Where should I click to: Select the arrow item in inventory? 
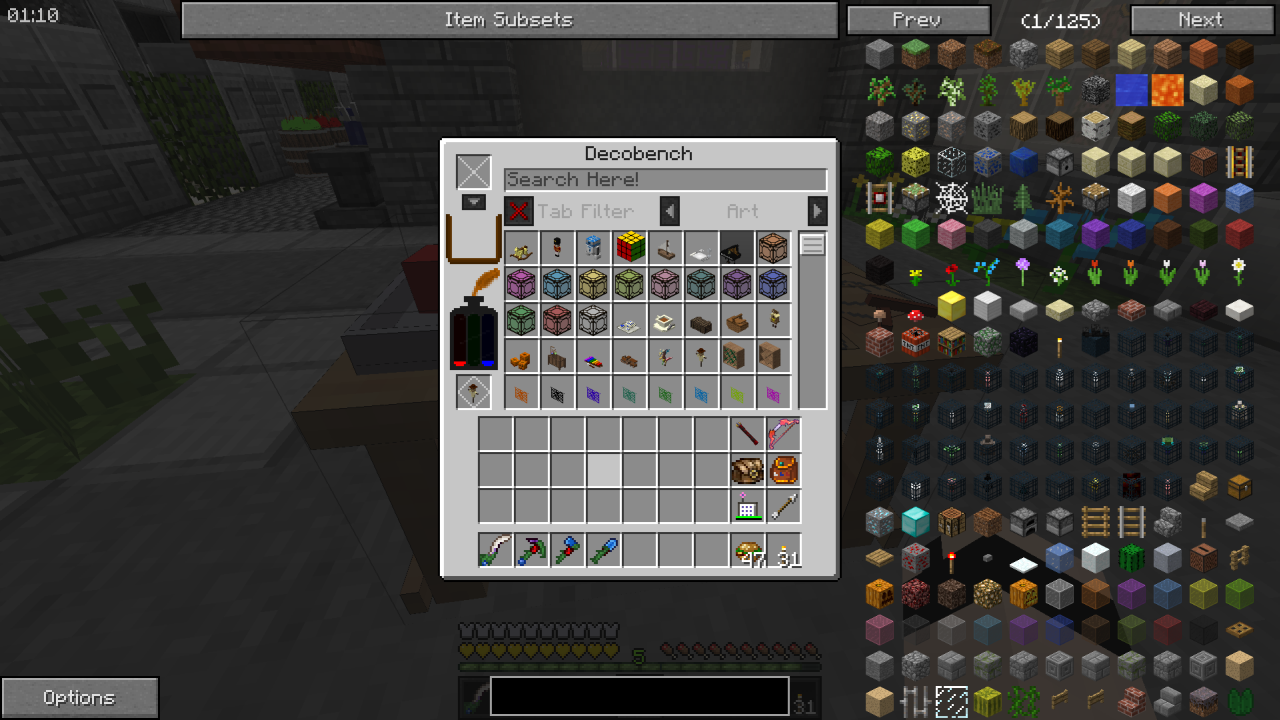pos(783,506)
